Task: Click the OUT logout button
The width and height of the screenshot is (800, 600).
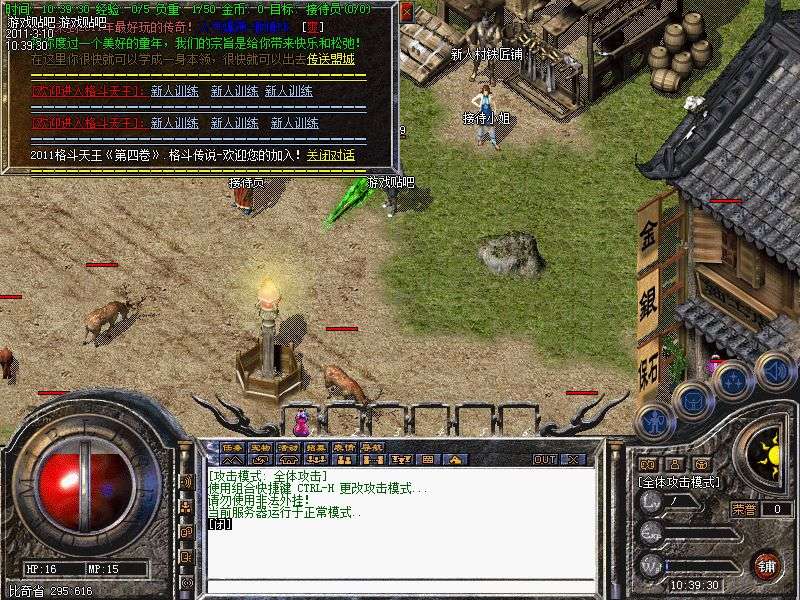Action: 544,459
